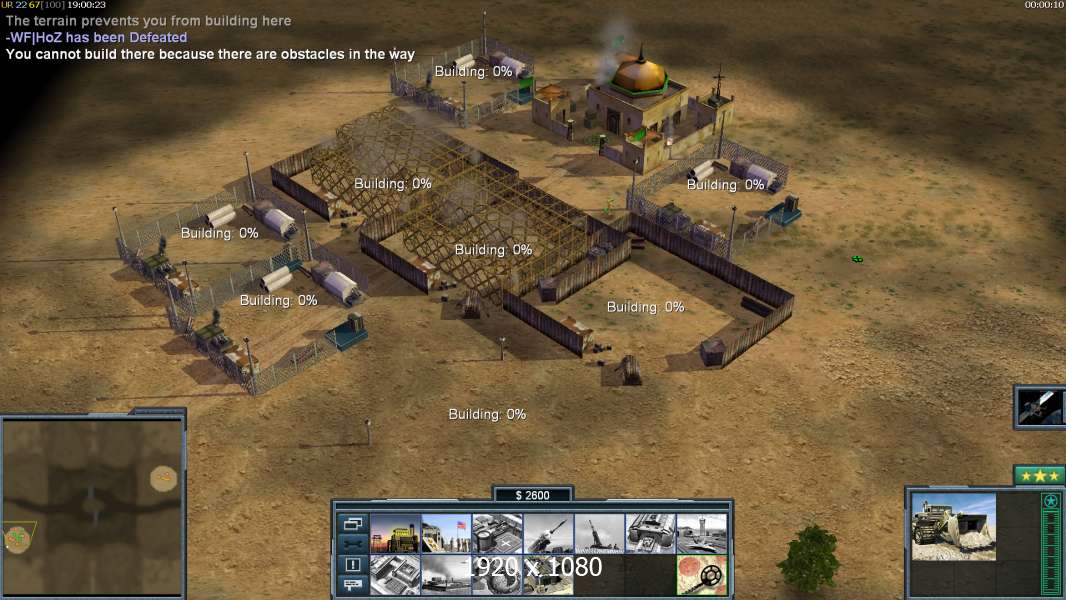Build the airfield with control tower
The height and width of the screenshot is (600, 1066).
(x=701, y=534)
